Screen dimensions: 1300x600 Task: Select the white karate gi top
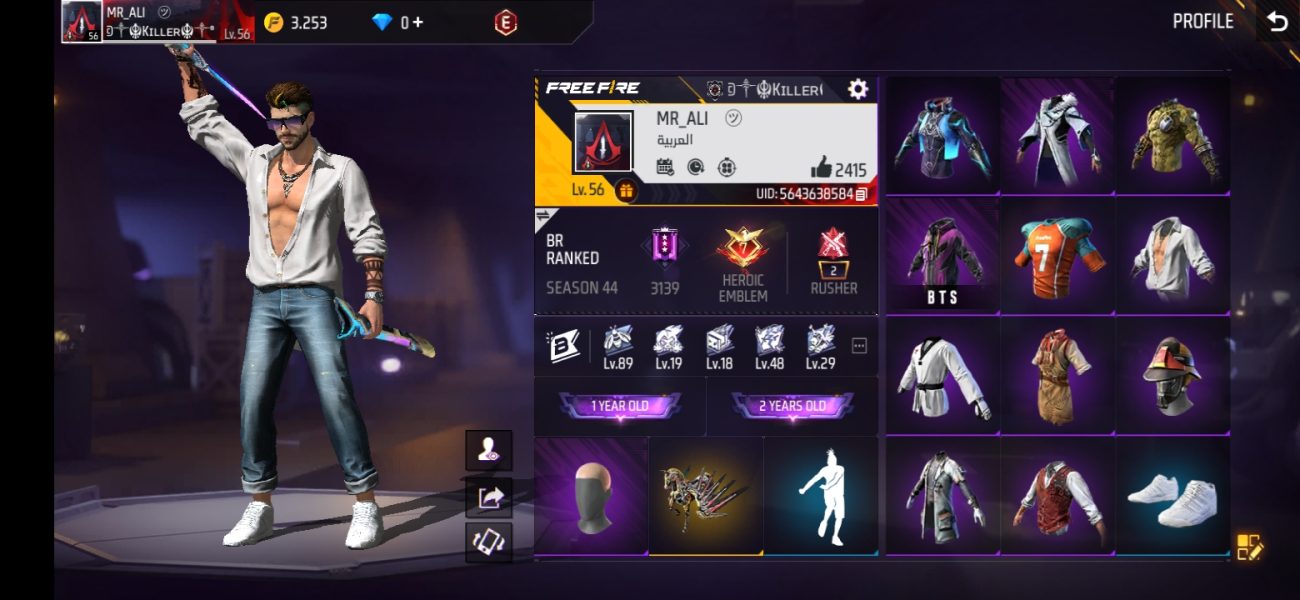pos(942,375)
